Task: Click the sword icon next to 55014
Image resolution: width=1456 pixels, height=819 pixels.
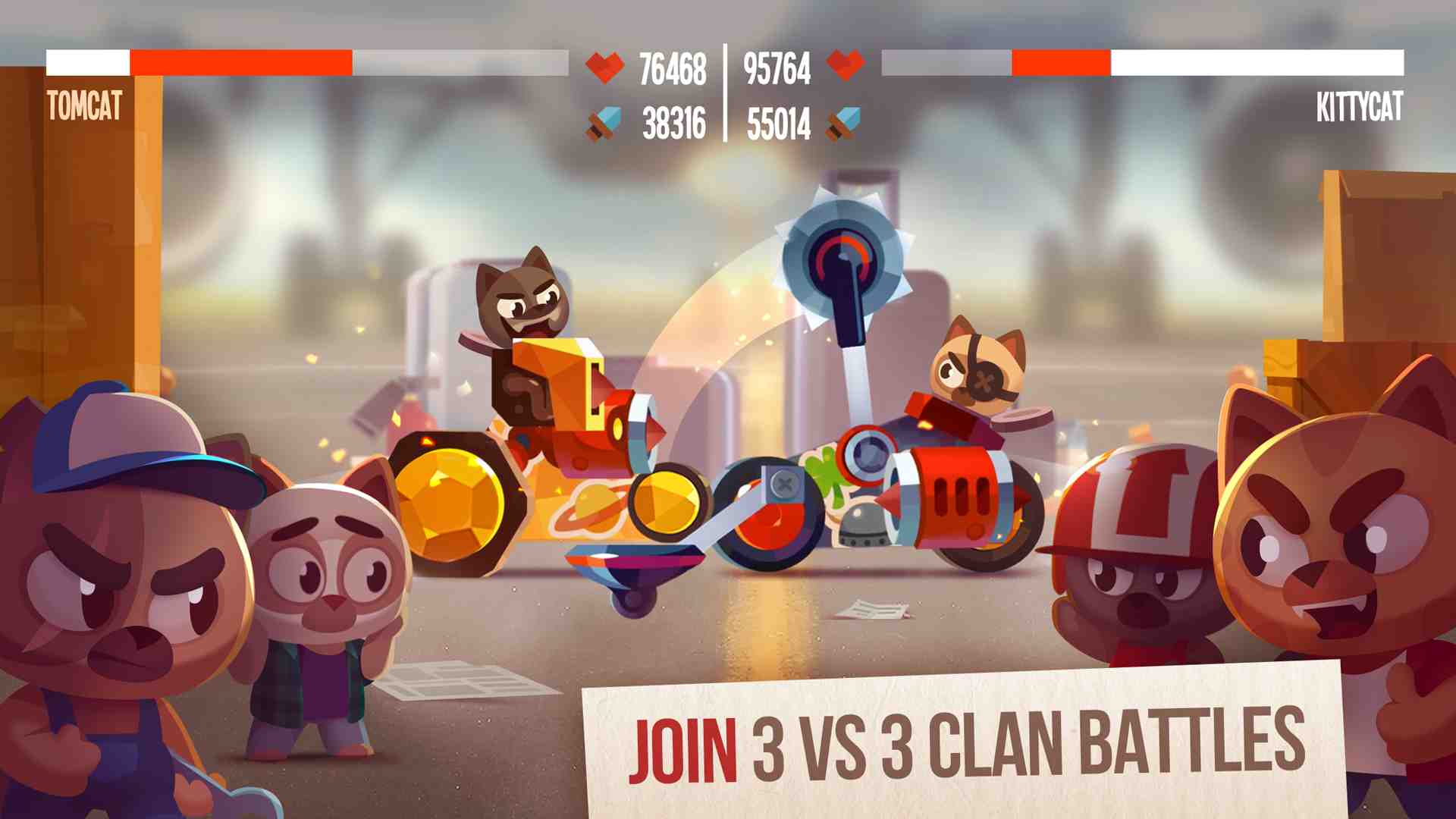Action: 844,121
